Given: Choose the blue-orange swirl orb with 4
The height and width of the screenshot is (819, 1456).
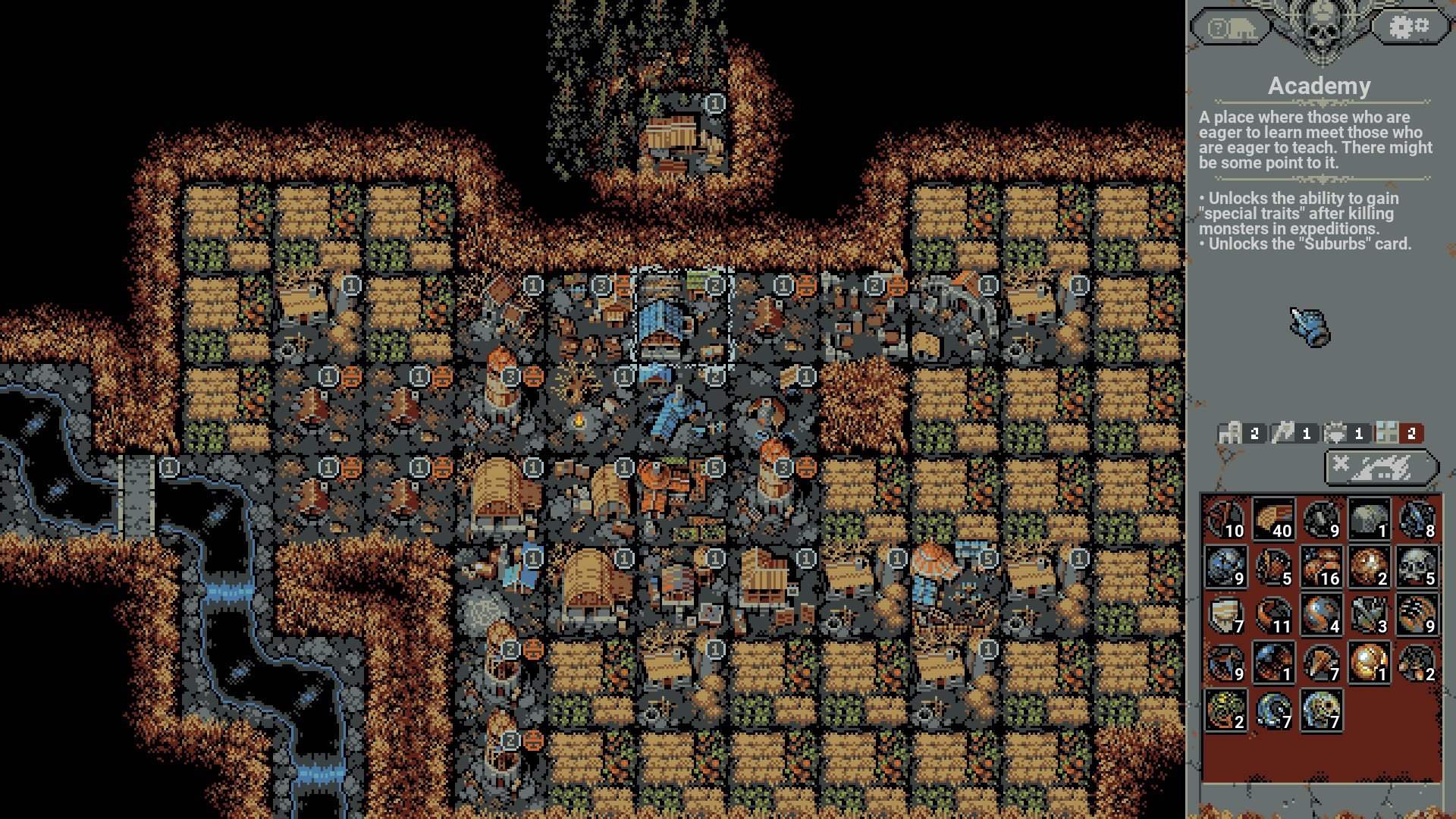Looking at the screenshot, I should (1321, 615).
